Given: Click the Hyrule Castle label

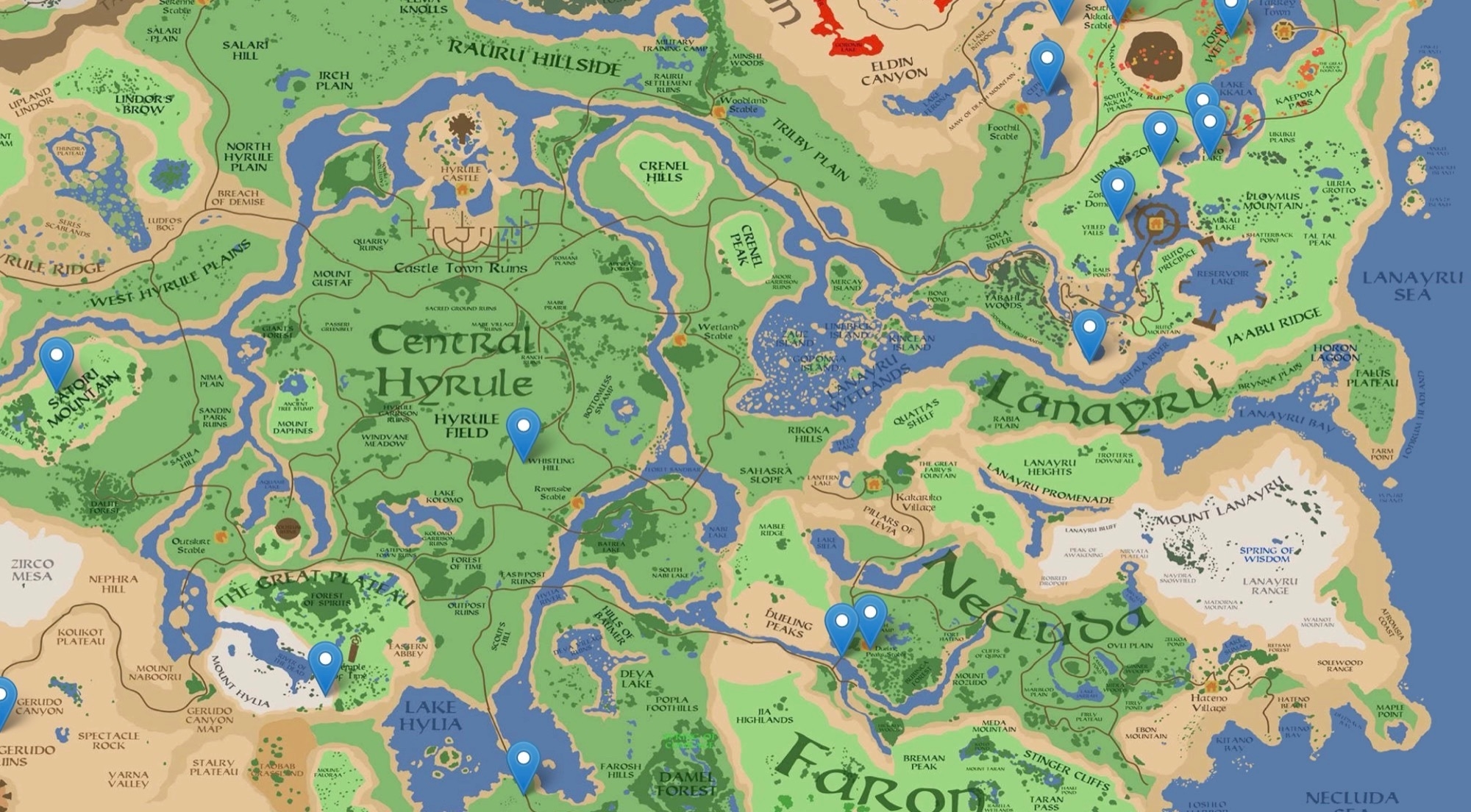Looking at the screenshot, I should (x=461, y=172).
